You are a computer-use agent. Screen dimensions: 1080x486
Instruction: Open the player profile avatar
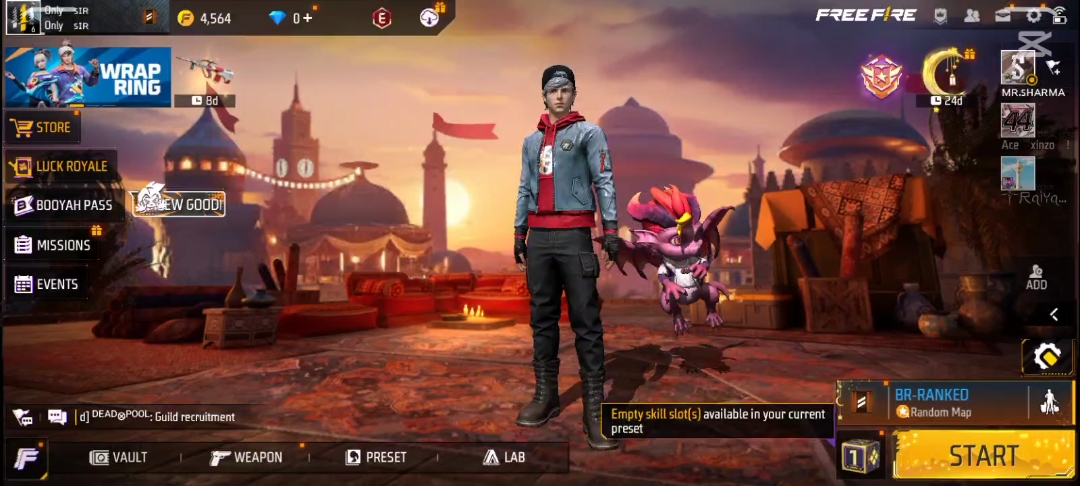[23, 17]
